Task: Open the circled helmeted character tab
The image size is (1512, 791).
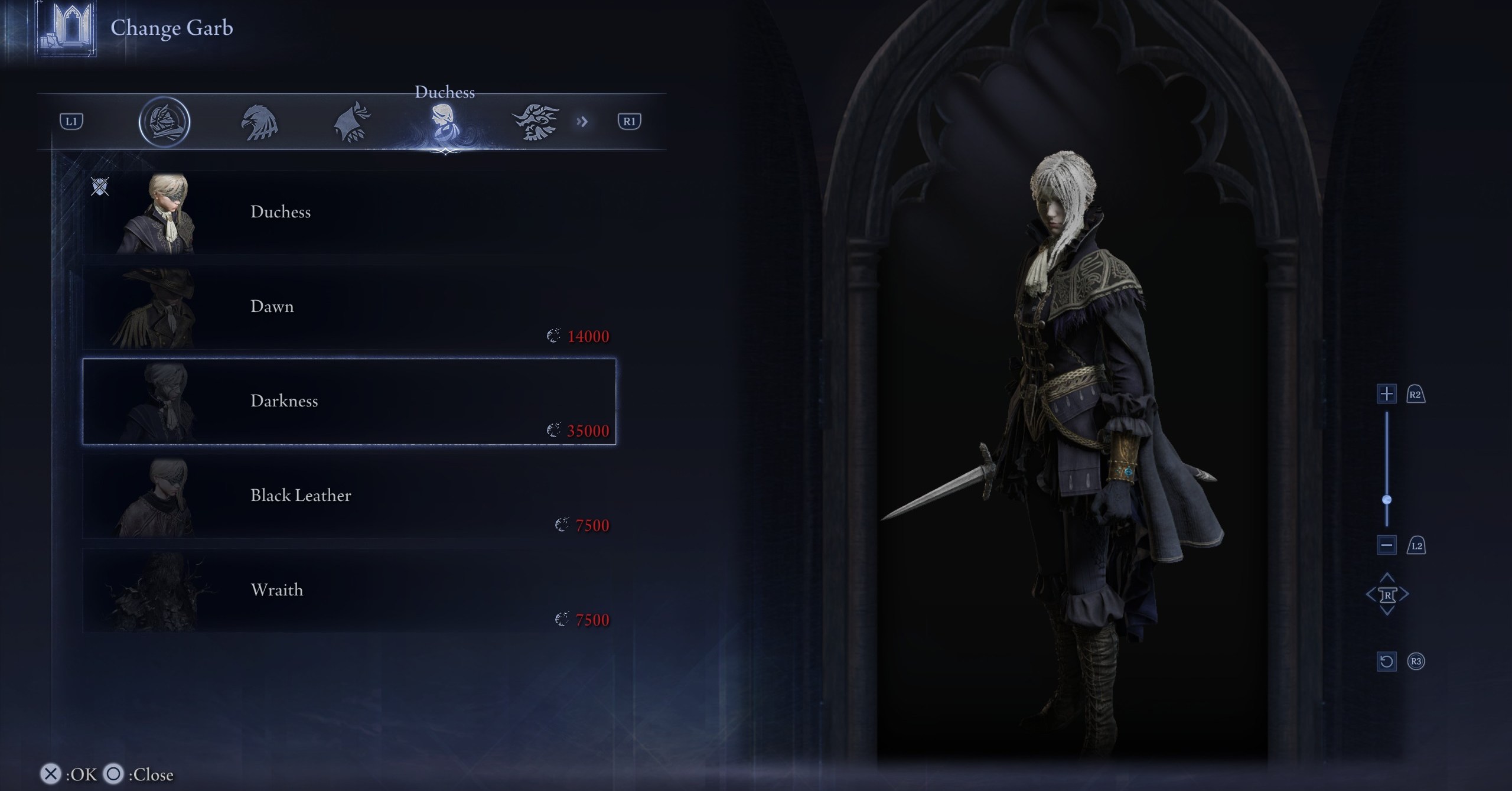Action: click(x=164, y=122)
